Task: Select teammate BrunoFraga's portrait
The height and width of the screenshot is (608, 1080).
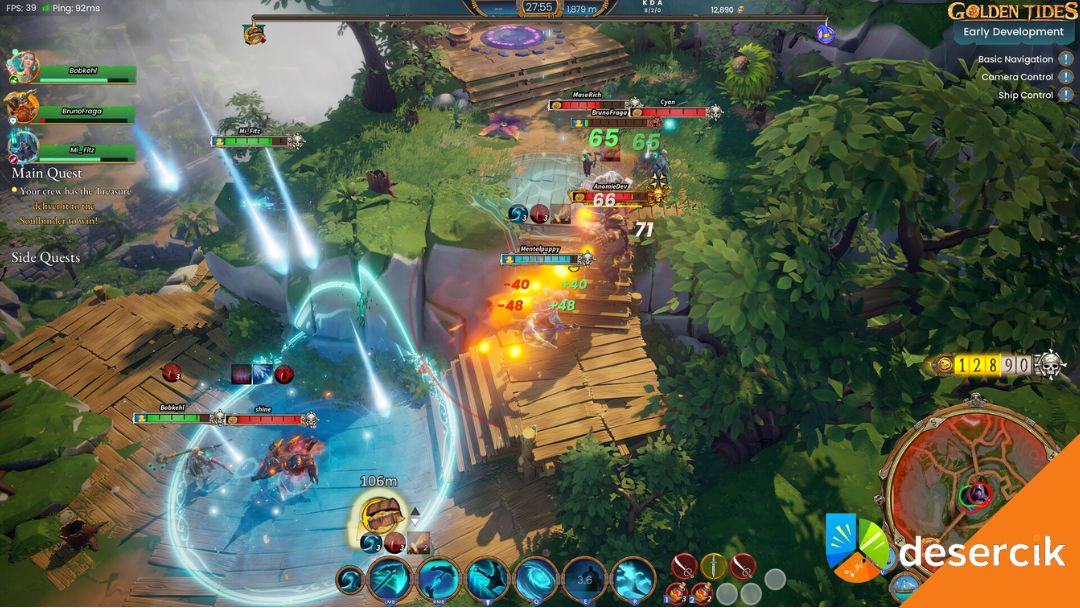Action: (x=21, y=107)
